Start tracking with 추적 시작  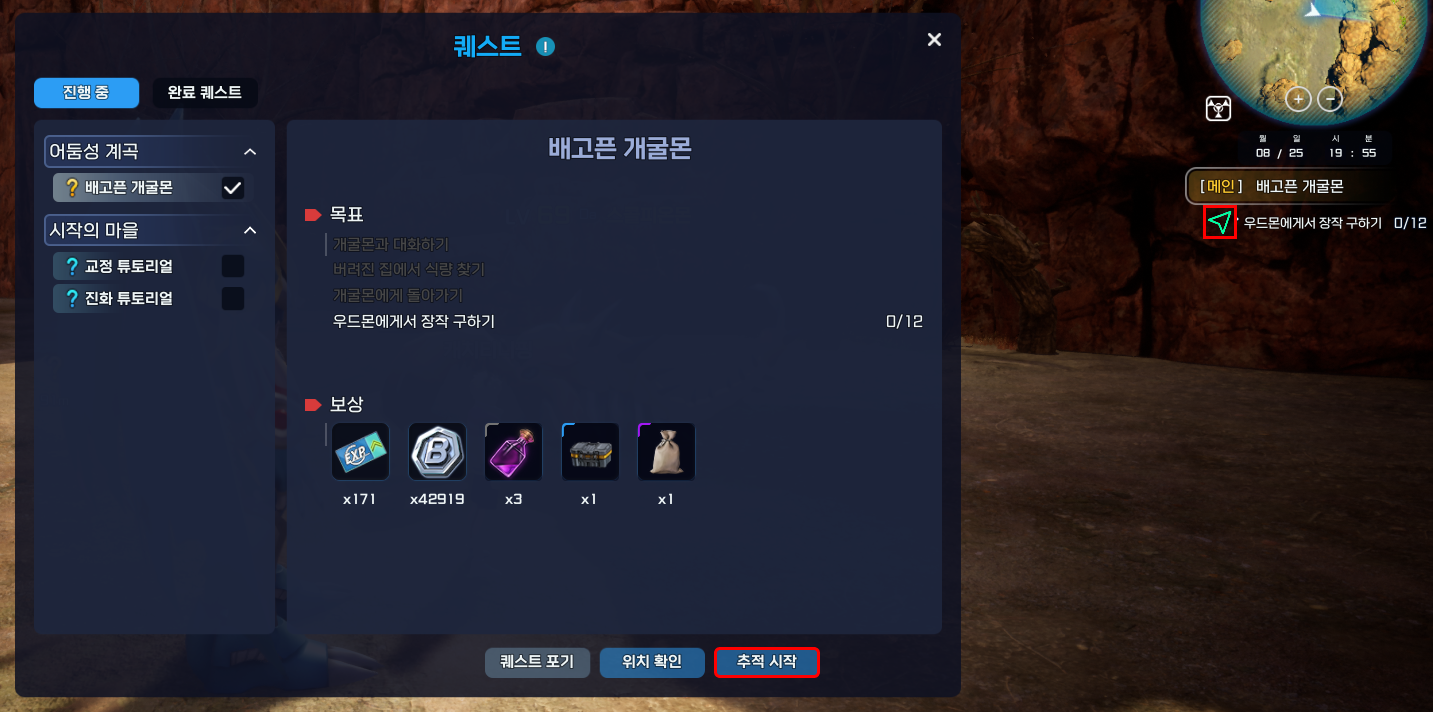coord(767,662)
